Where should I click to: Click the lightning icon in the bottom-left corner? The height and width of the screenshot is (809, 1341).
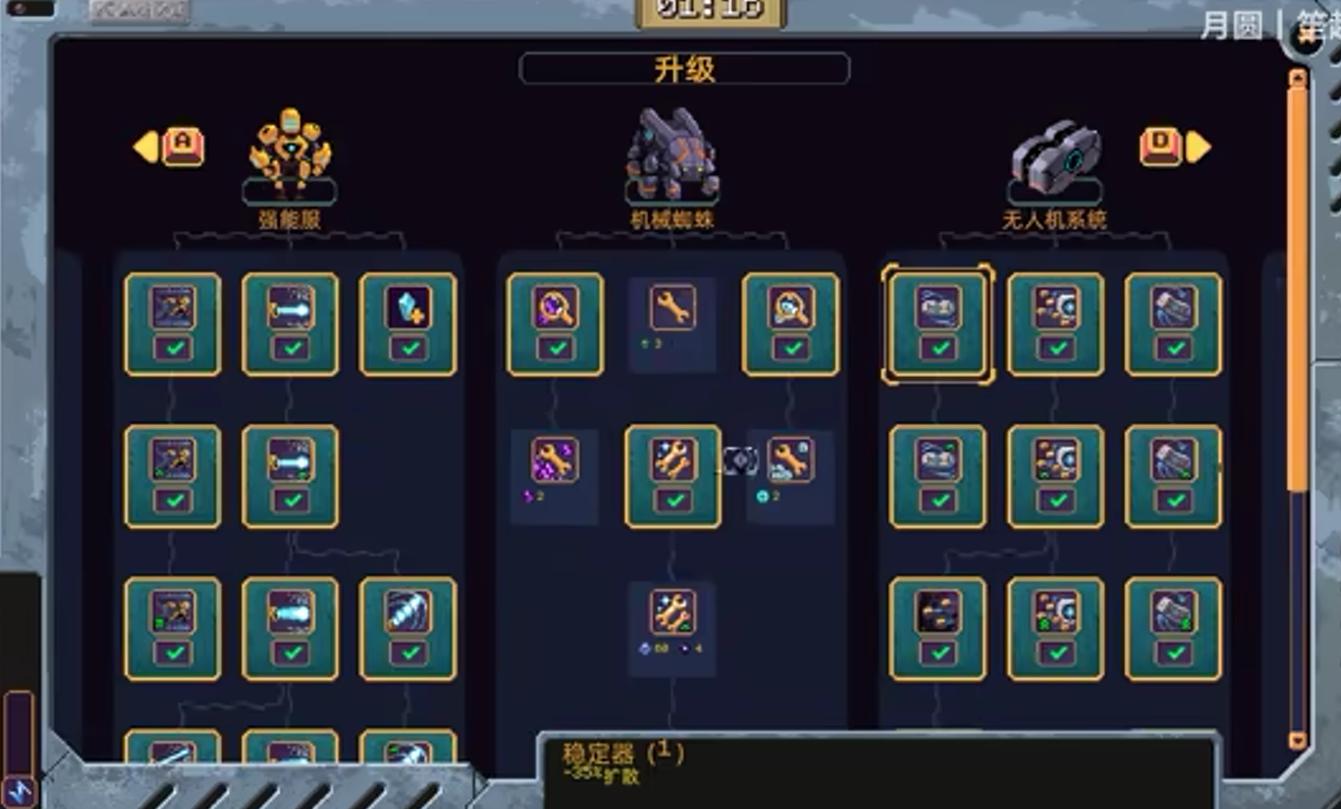[18, 790]
